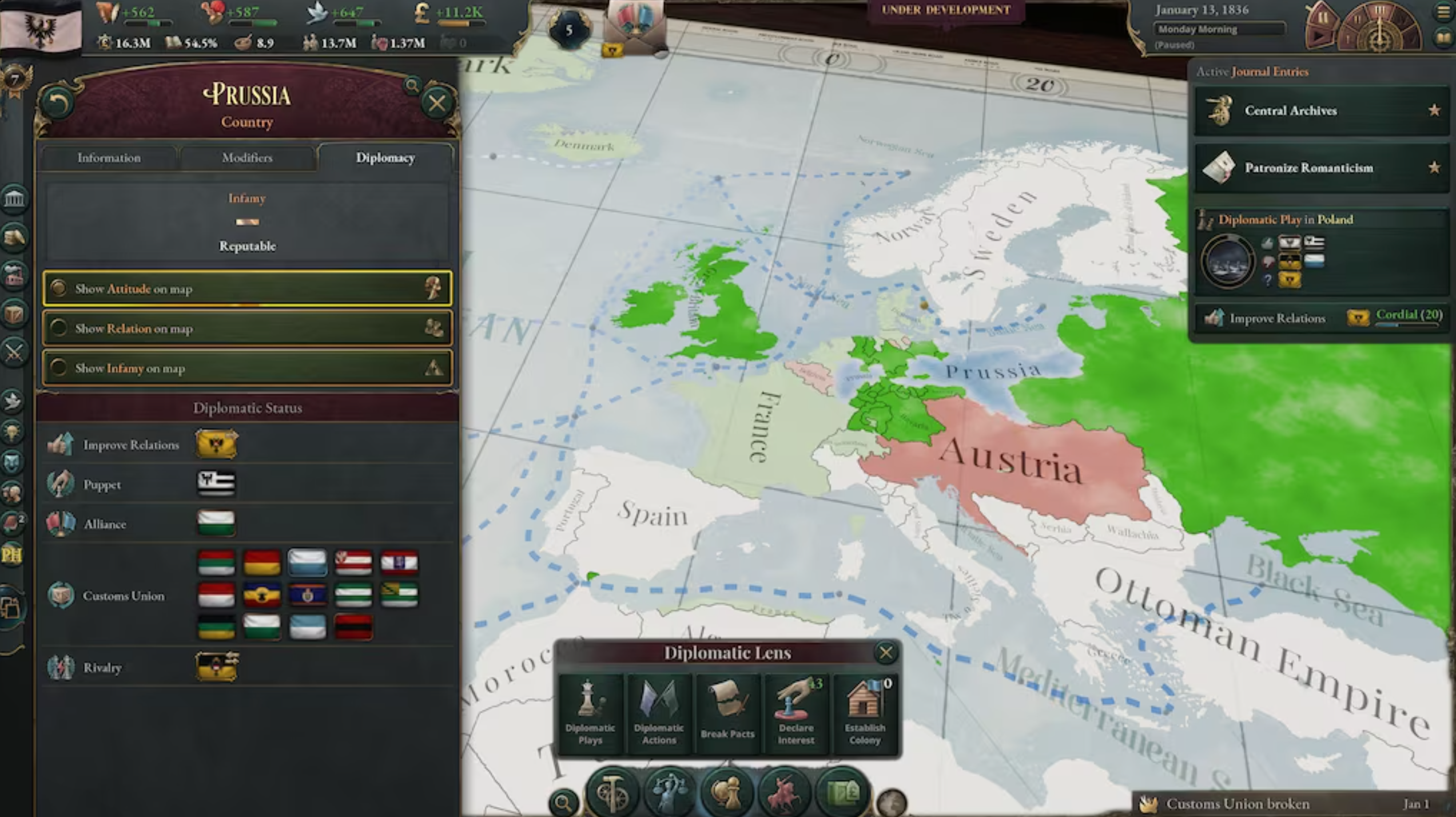Open the envelope notification showing 5 messages

(x=632, y=26)
